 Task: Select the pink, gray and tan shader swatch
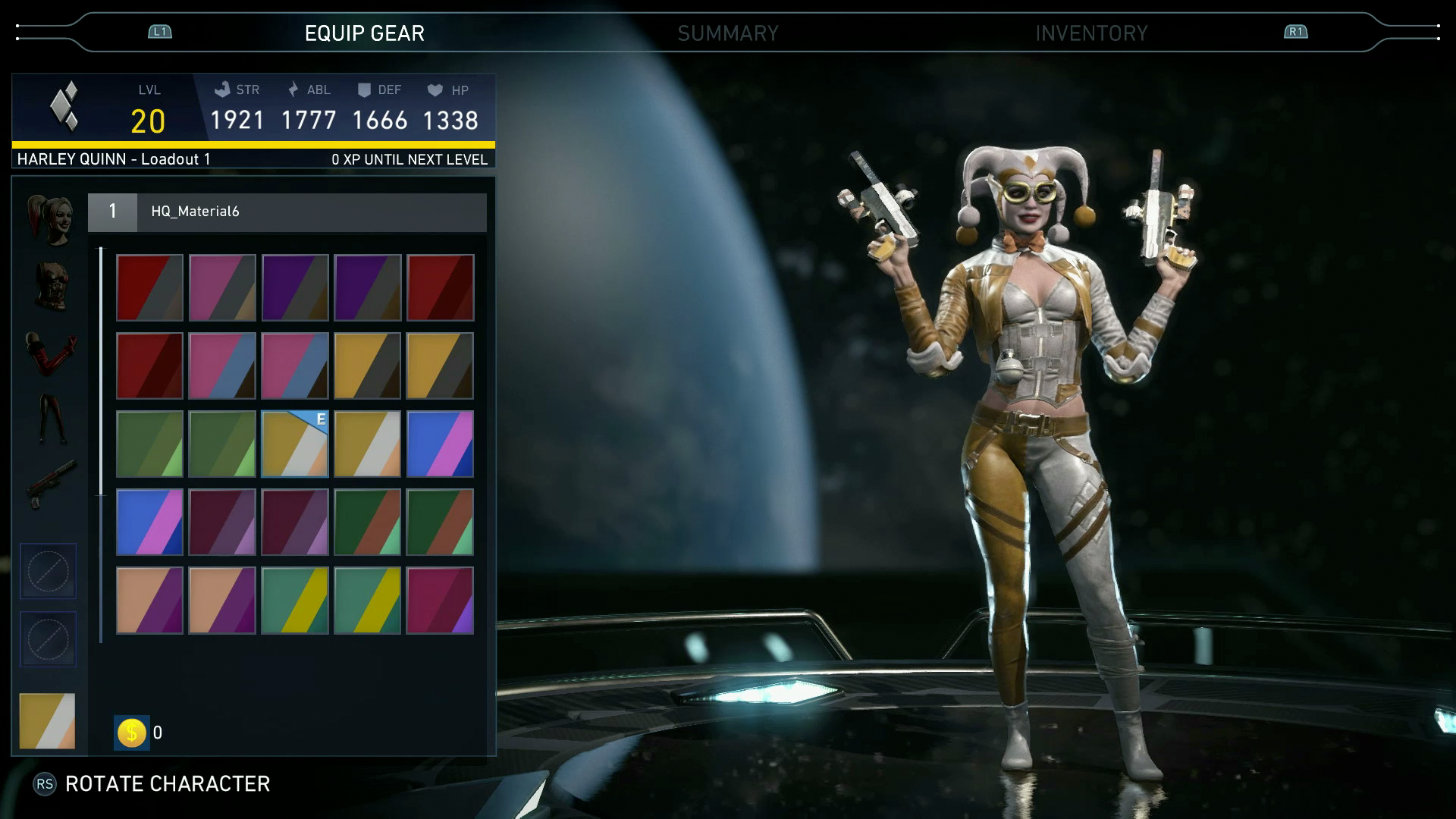[222, 287]
